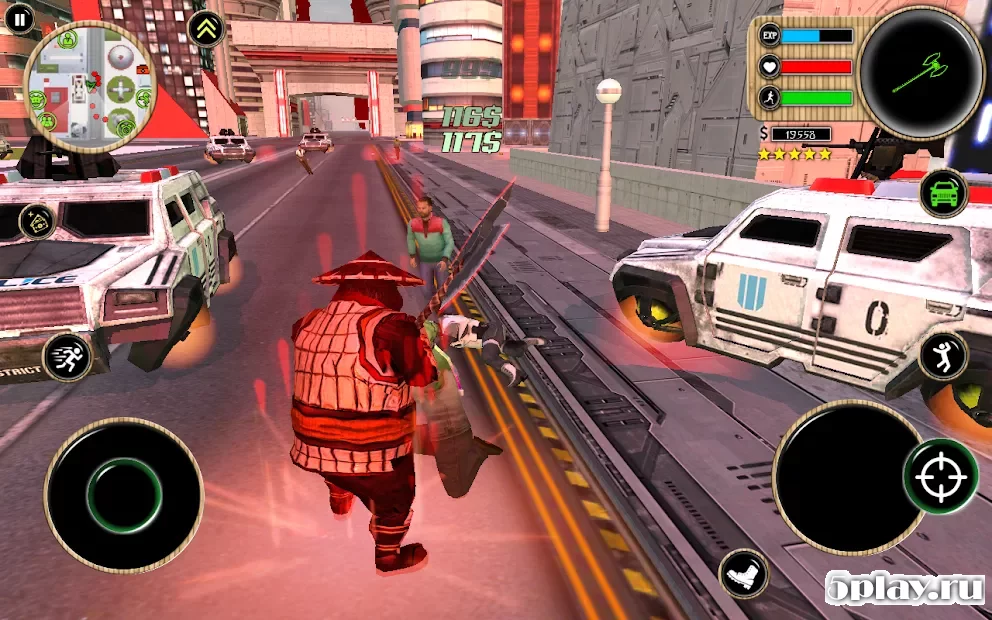
Task: Tap the jumping stick figure button
Action: 943,356
